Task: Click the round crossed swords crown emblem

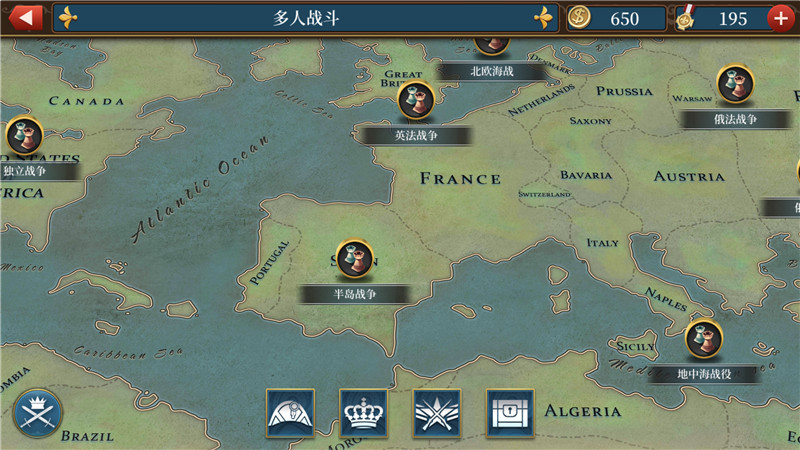Action: tap(38, 413)
